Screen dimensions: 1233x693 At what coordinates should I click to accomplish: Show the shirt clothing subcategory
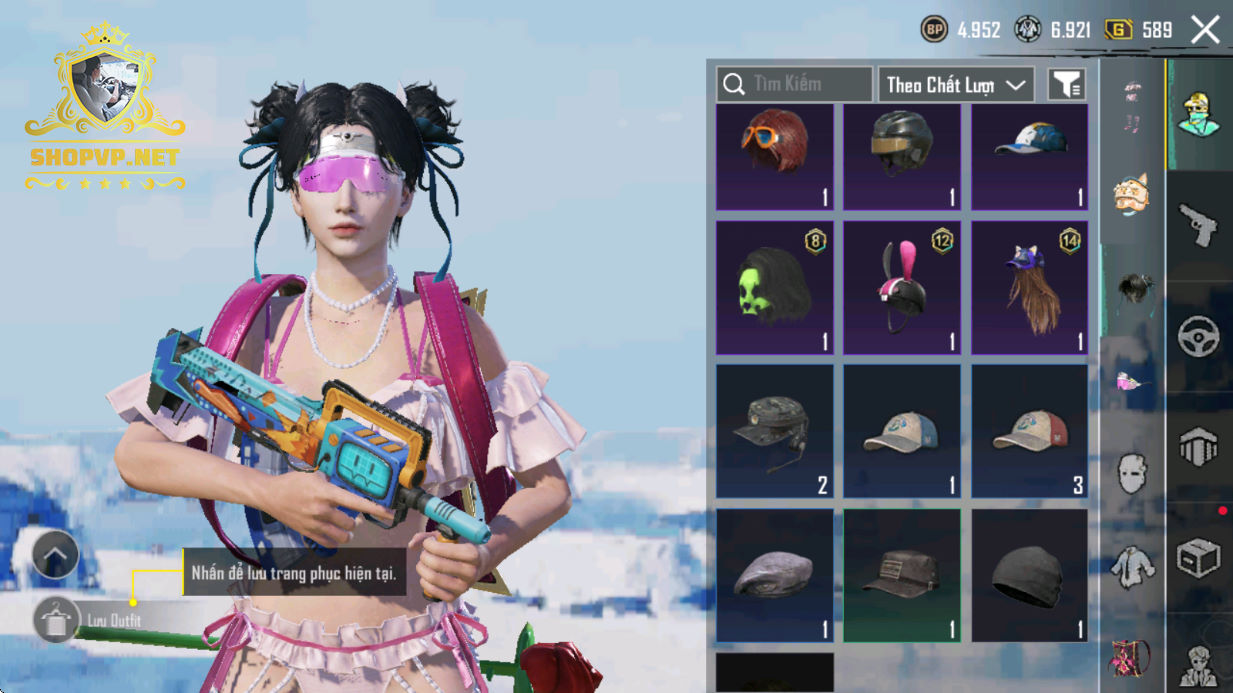tap(1132, 567)
